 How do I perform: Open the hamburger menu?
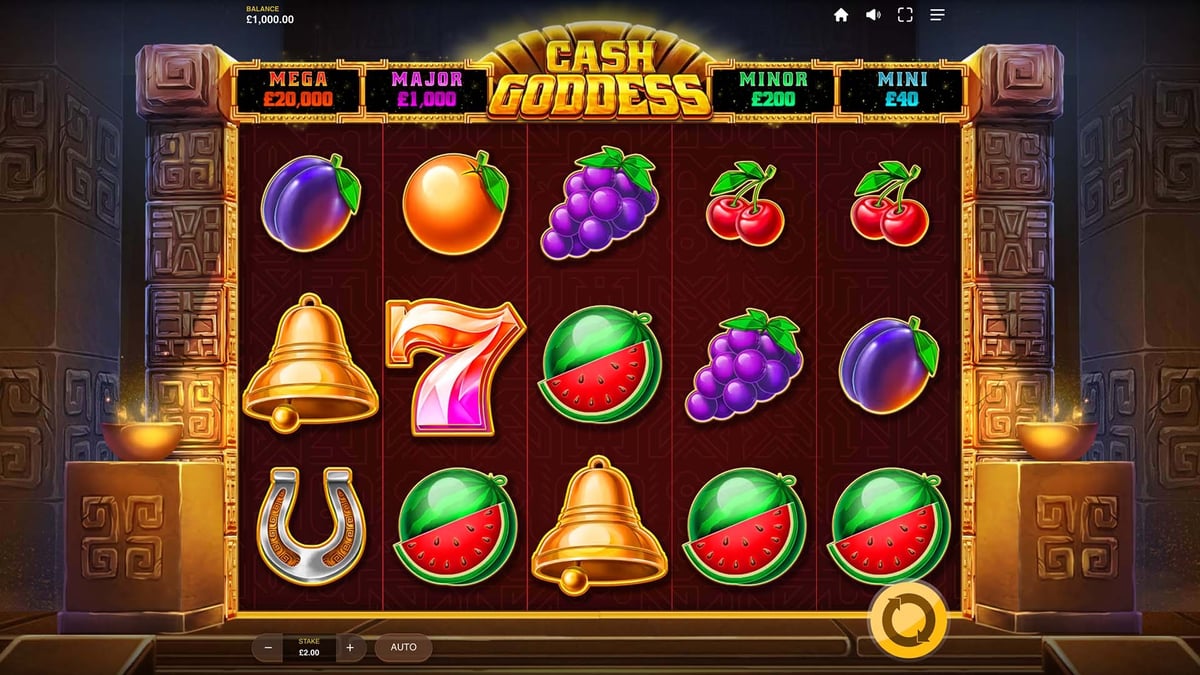click(937, 15)
